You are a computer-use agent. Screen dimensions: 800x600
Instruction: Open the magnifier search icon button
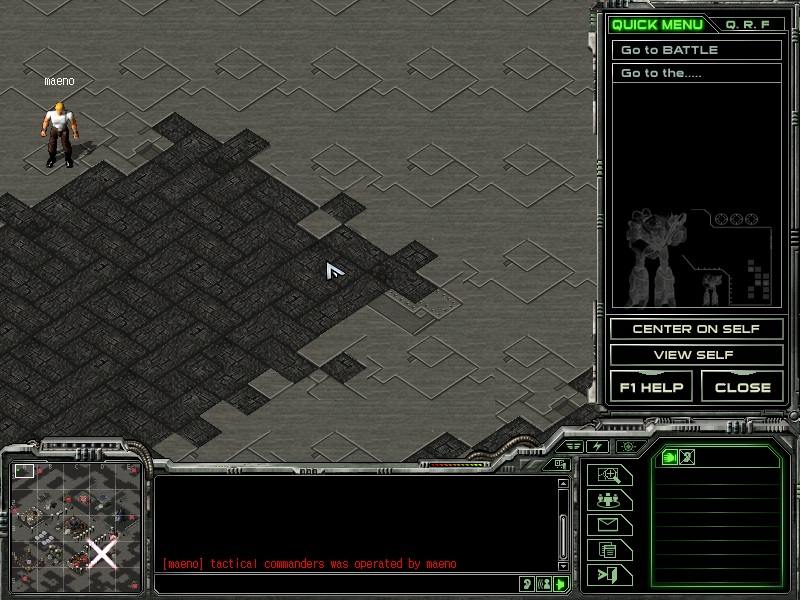point(609,475)
